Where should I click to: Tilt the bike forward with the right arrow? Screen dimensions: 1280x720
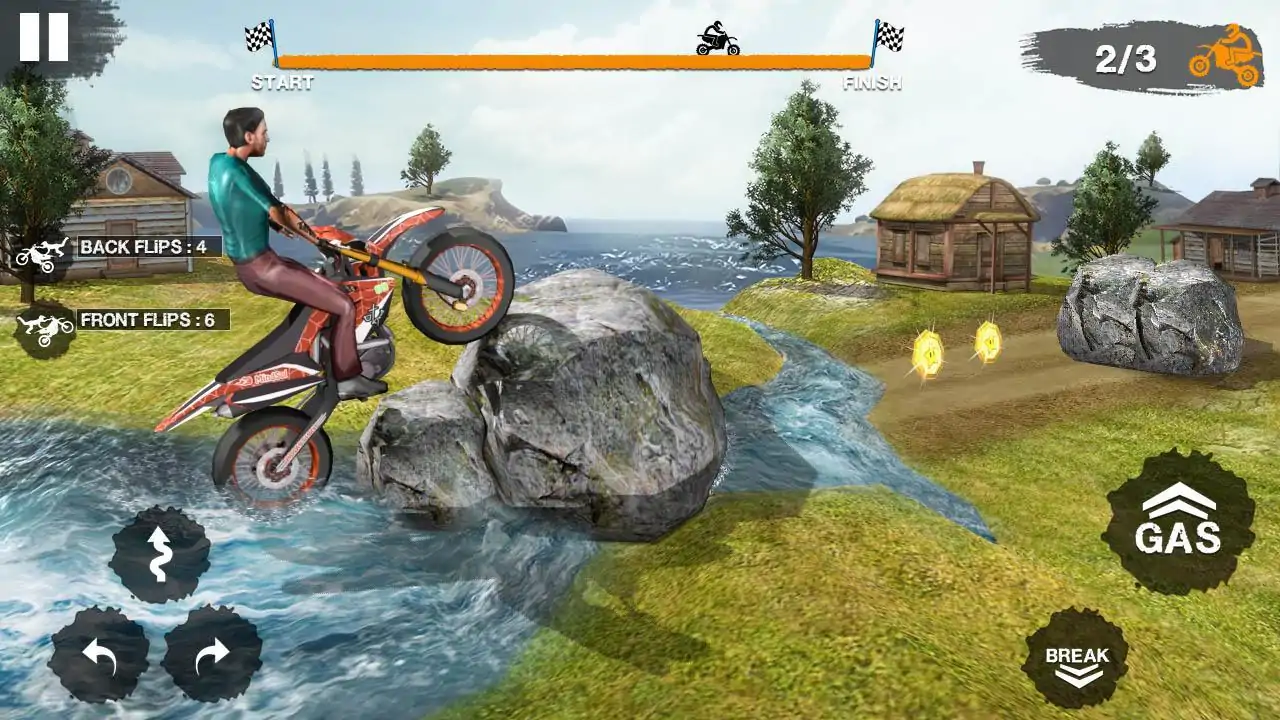(212, 654)
